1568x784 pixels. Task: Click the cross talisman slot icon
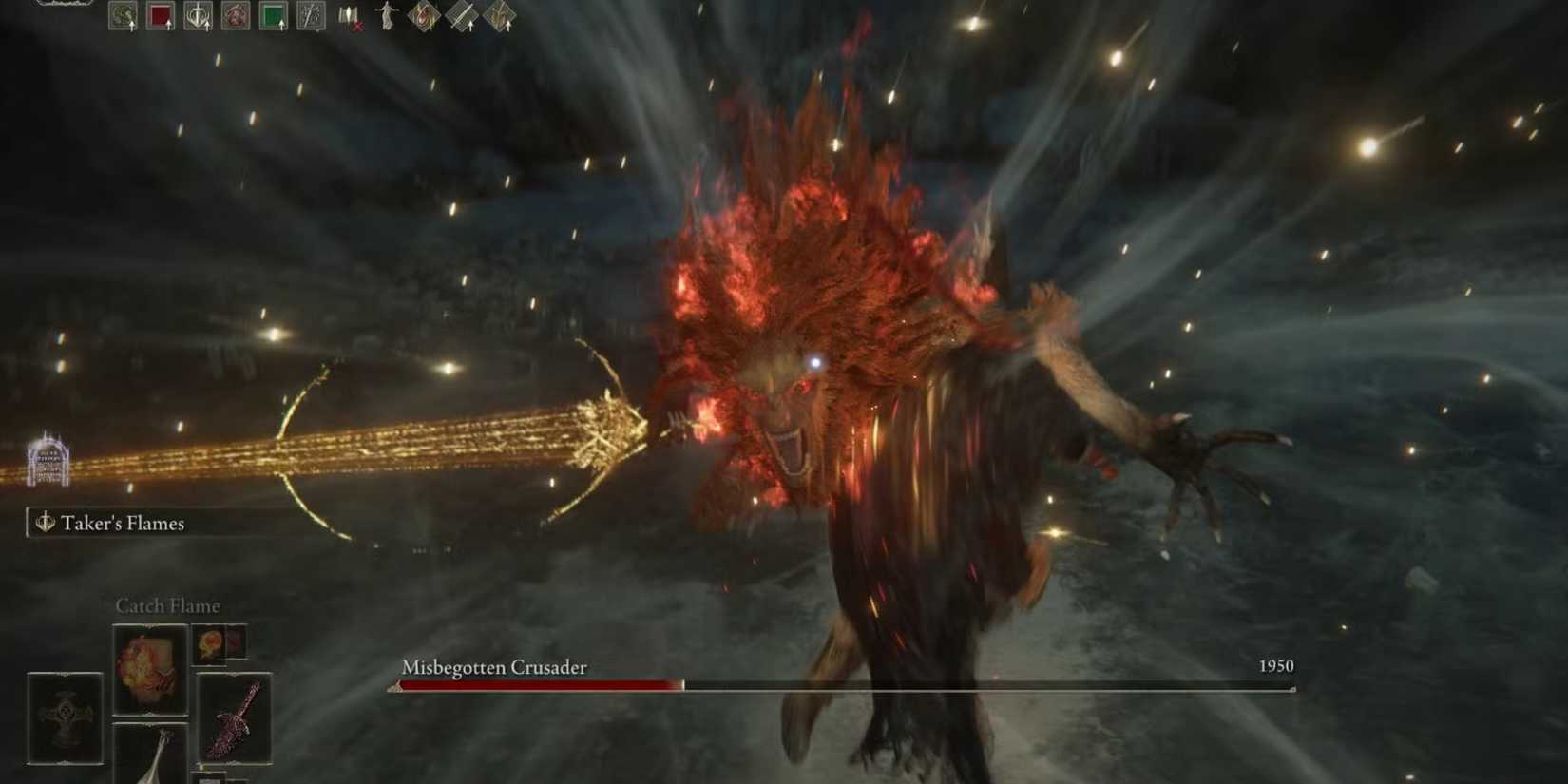tap(64, 717)
